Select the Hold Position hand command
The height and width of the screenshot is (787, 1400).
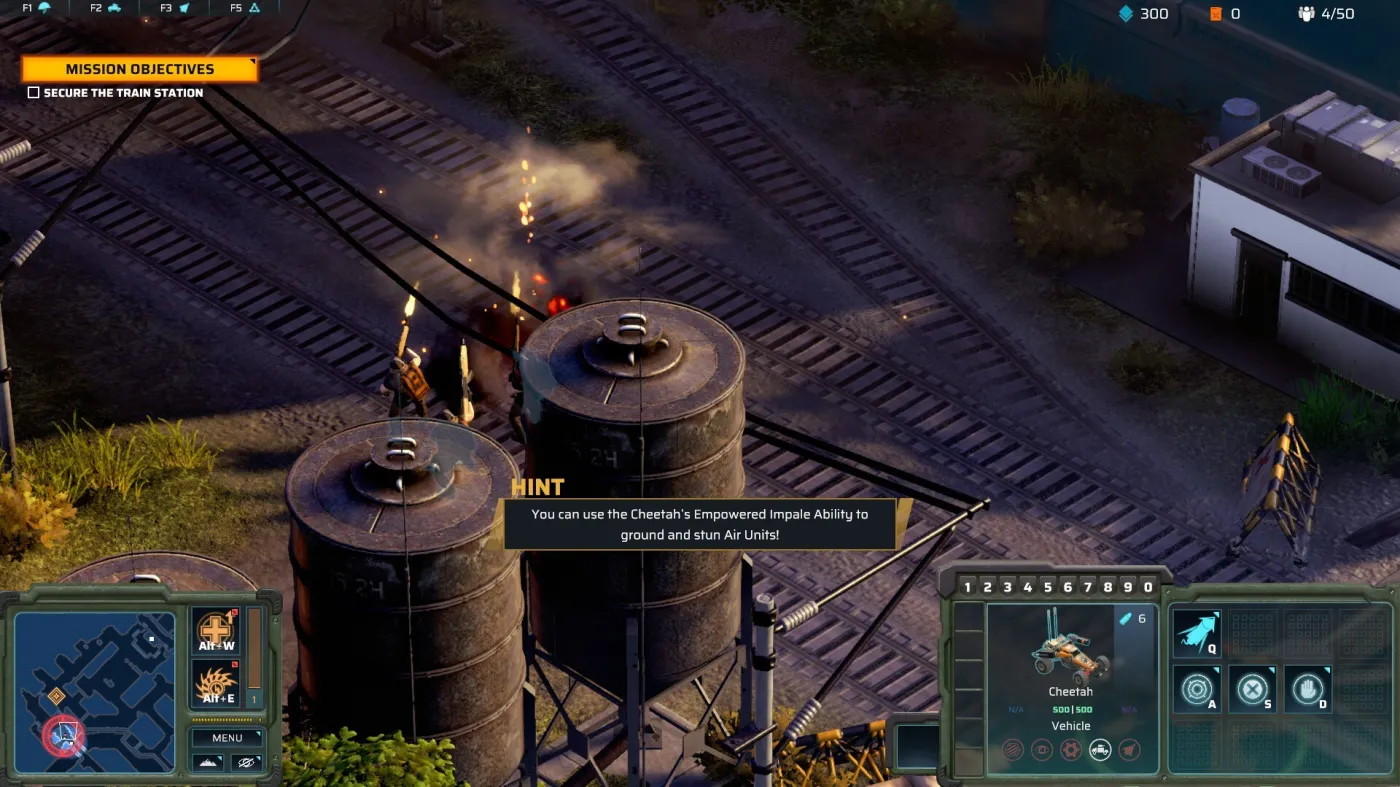pyautogui.click(x=1307, y=689)
